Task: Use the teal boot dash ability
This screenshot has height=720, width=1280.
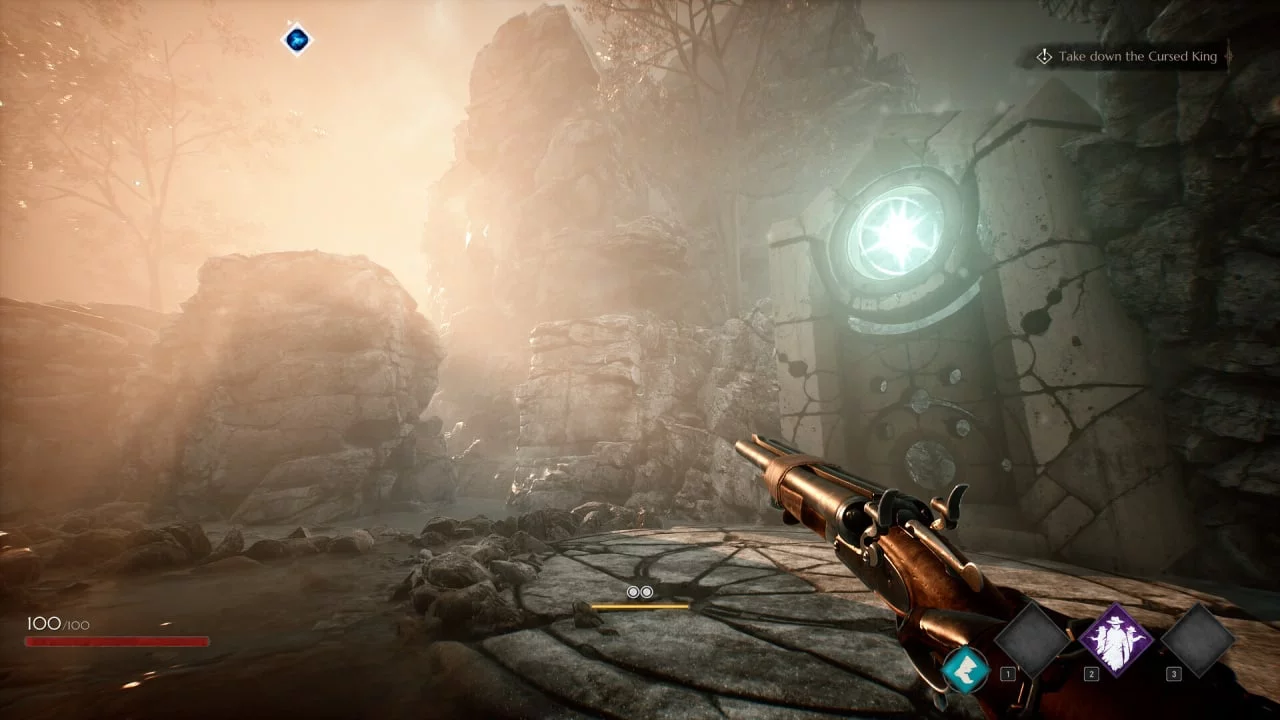Action: tap(966, 668)
